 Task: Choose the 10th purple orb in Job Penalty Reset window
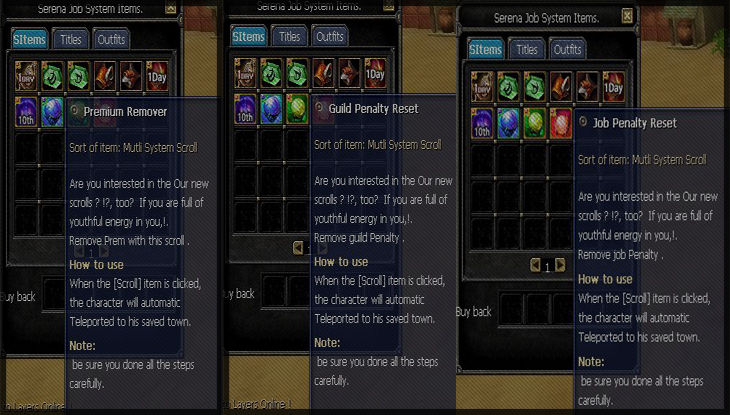pos(482,122)
